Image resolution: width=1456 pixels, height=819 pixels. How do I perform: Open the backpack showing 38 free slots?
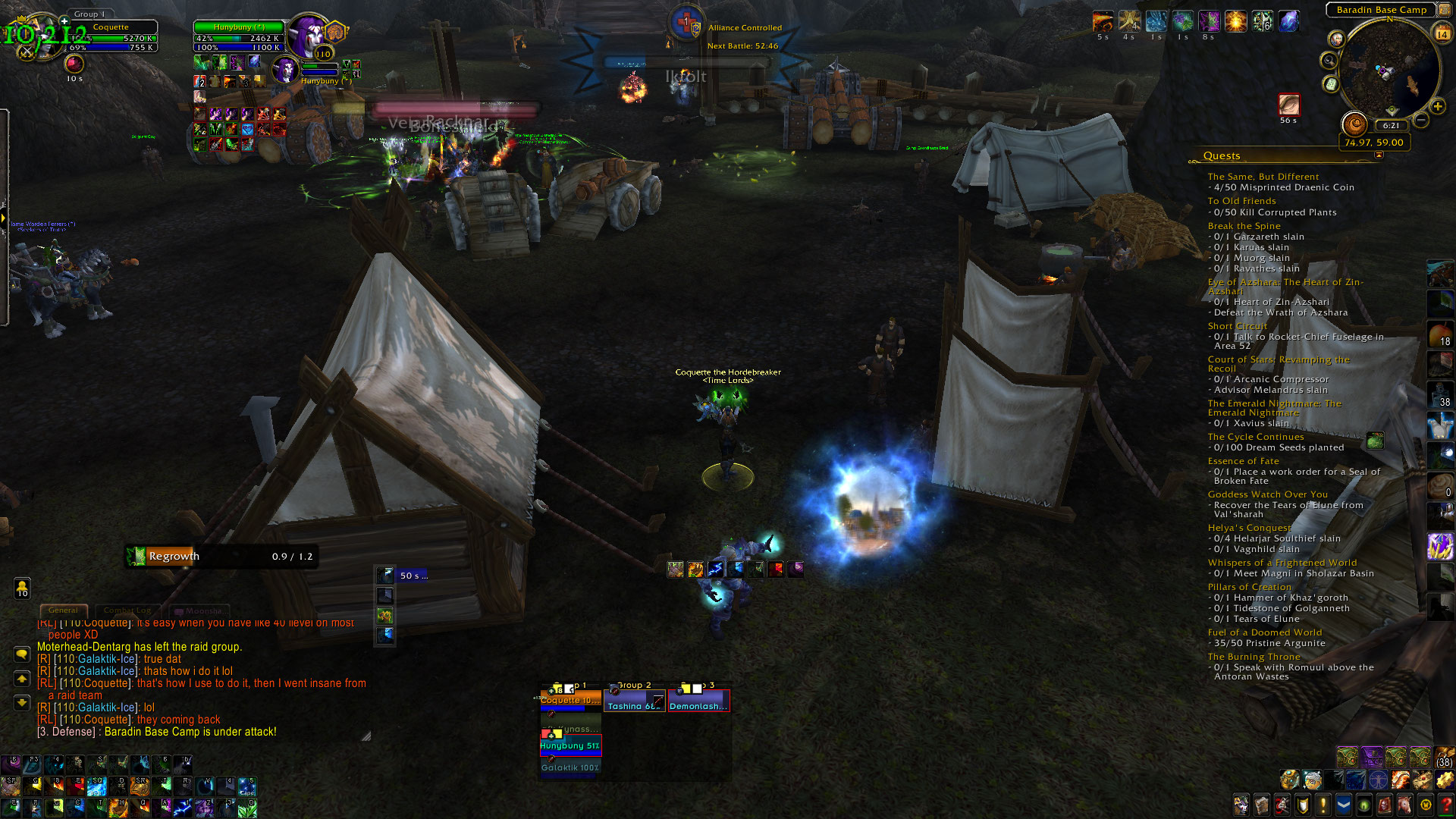(1445, 758)
